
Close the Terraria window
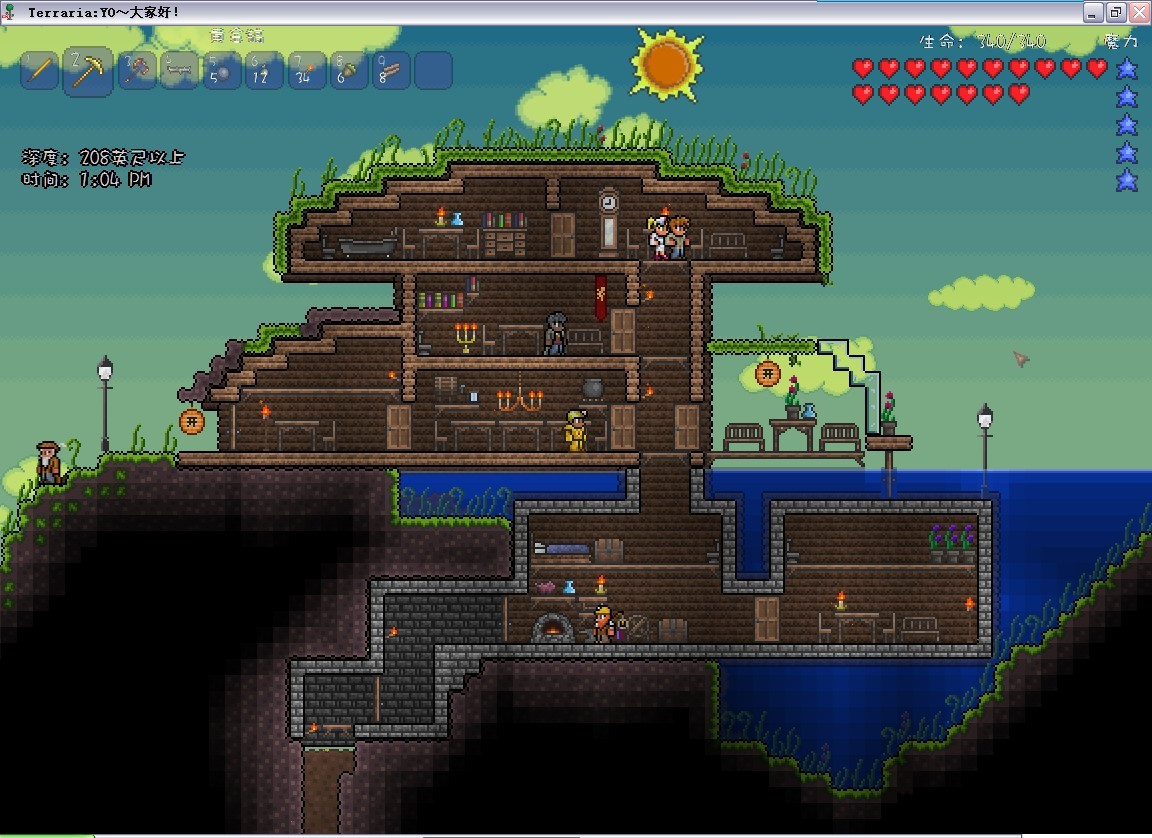tap(1137, 12)
